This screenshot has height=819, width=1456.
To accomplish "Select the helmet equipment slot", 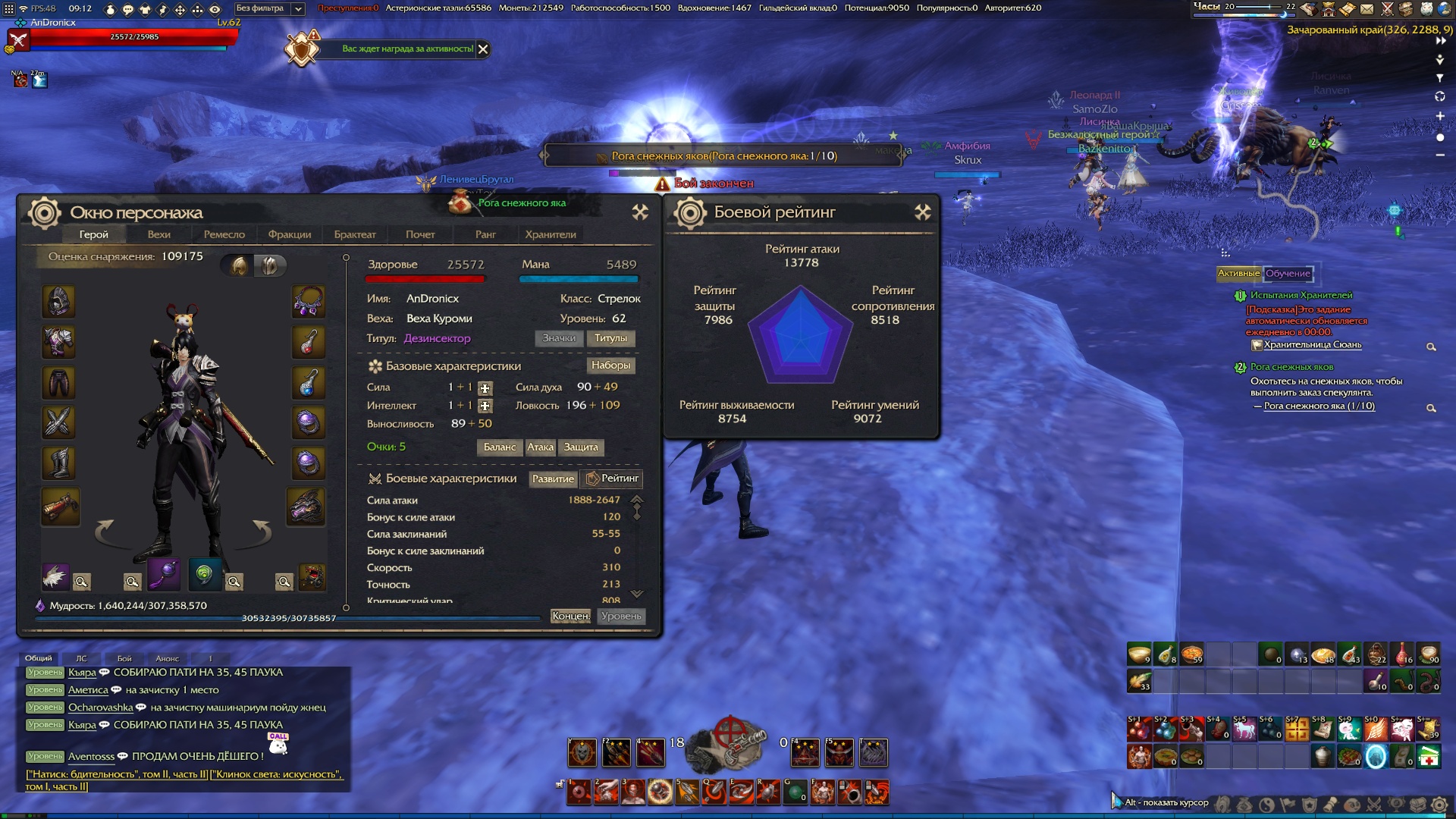I will click(58, 302).
